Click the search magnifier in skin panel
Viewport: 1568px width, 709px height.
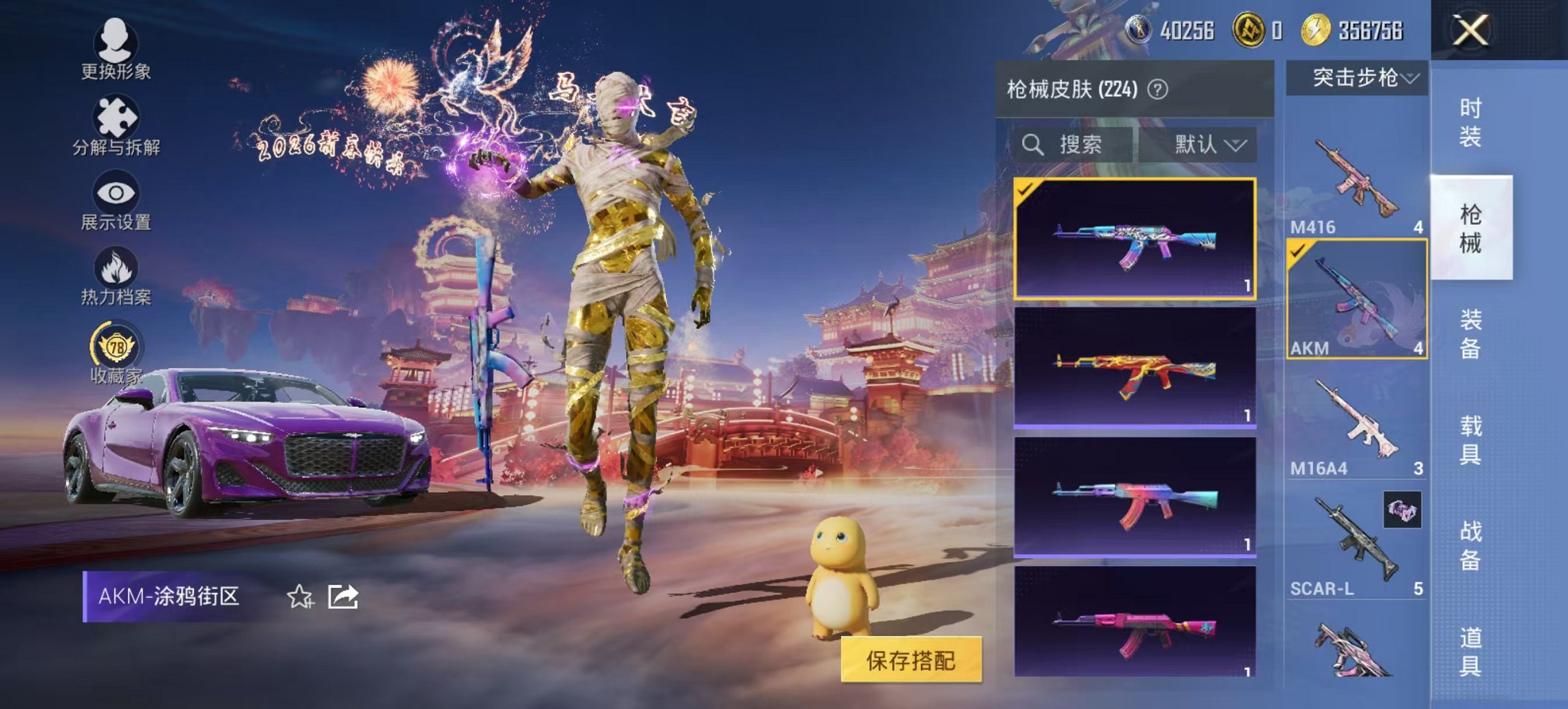point(1032,145)
